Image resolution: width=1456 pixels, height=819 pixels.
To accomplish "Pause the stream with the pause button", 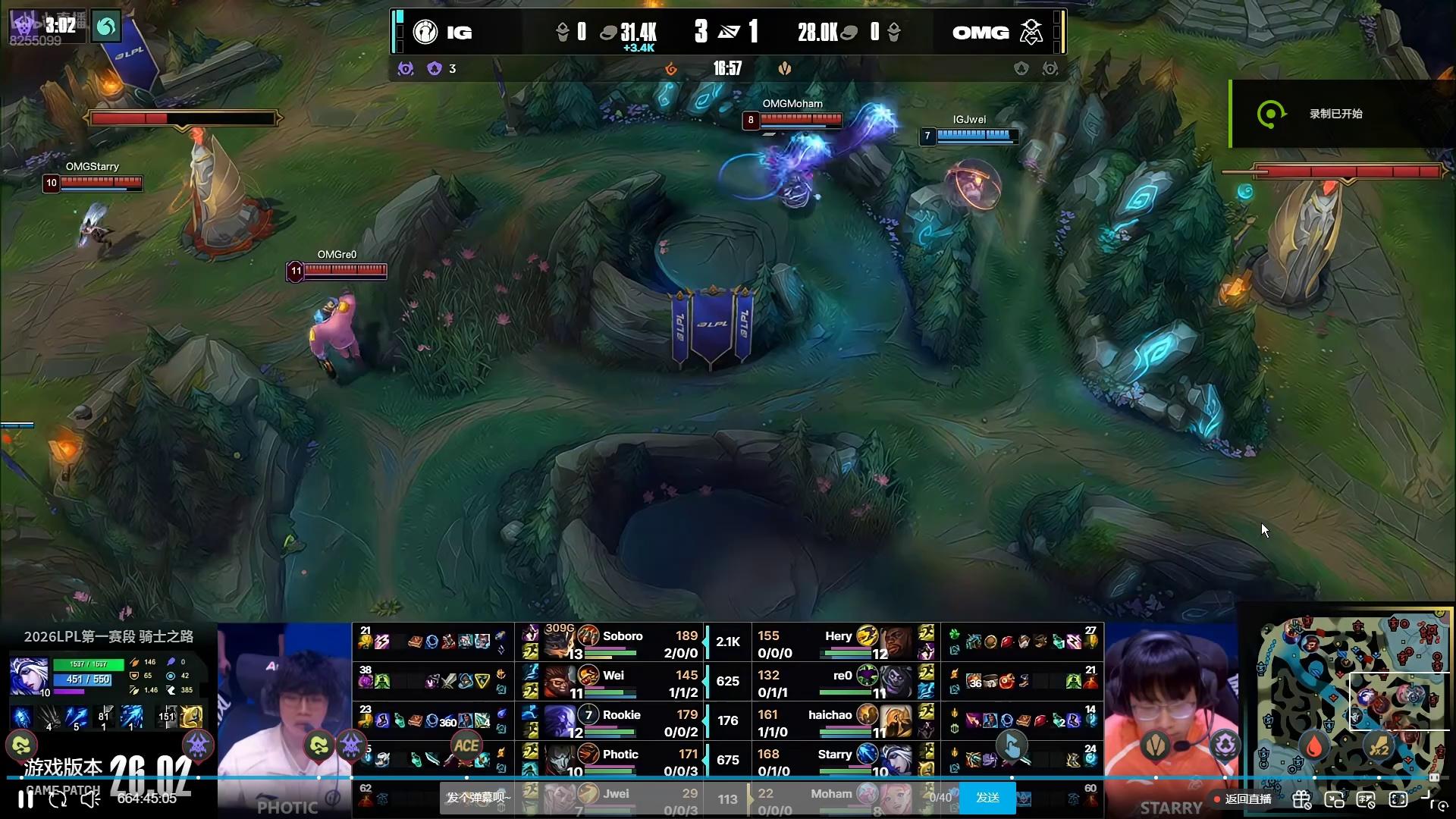I will click(x=26, y=799).
